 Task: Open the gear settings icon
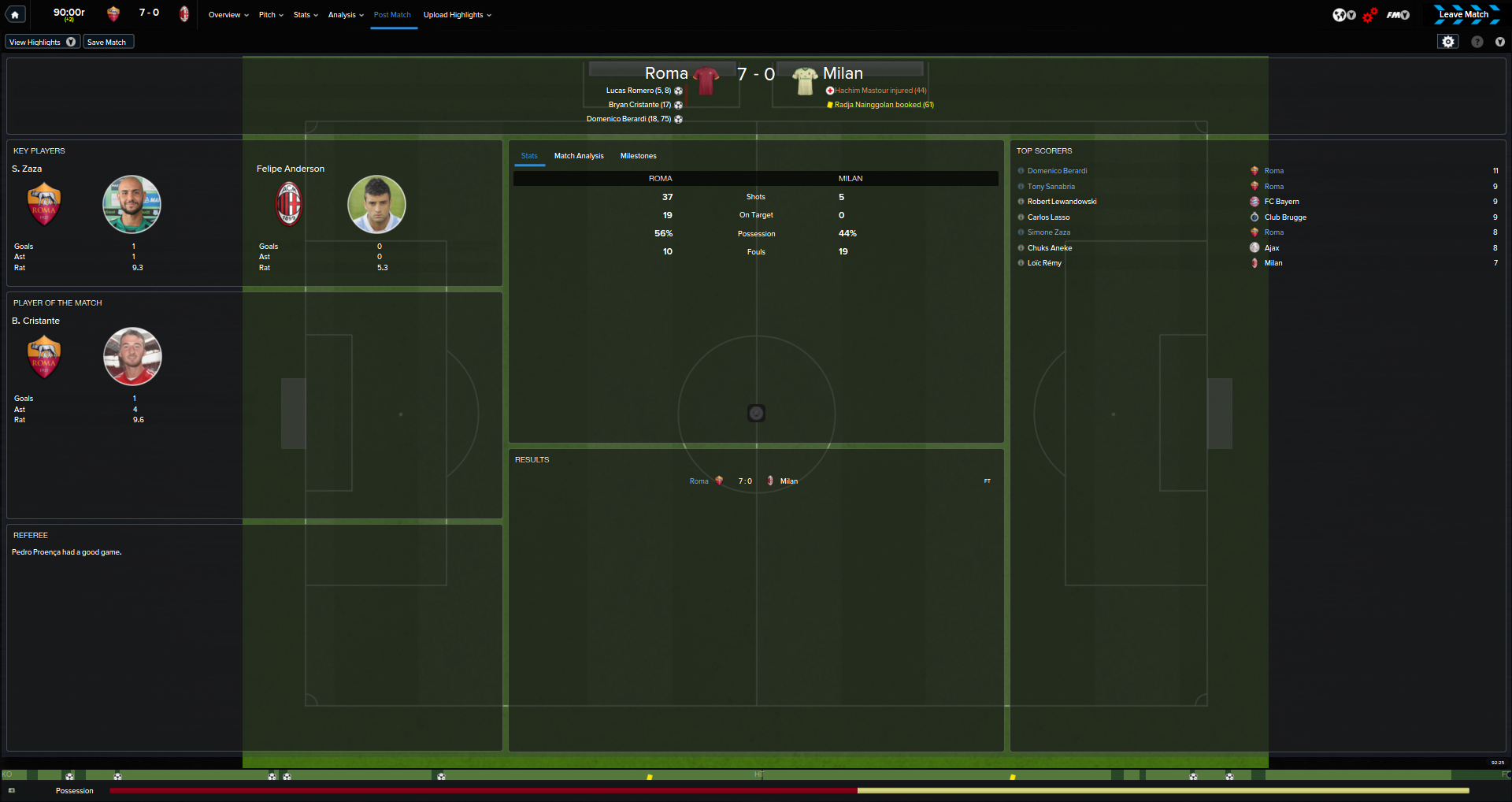[1448, 42]
